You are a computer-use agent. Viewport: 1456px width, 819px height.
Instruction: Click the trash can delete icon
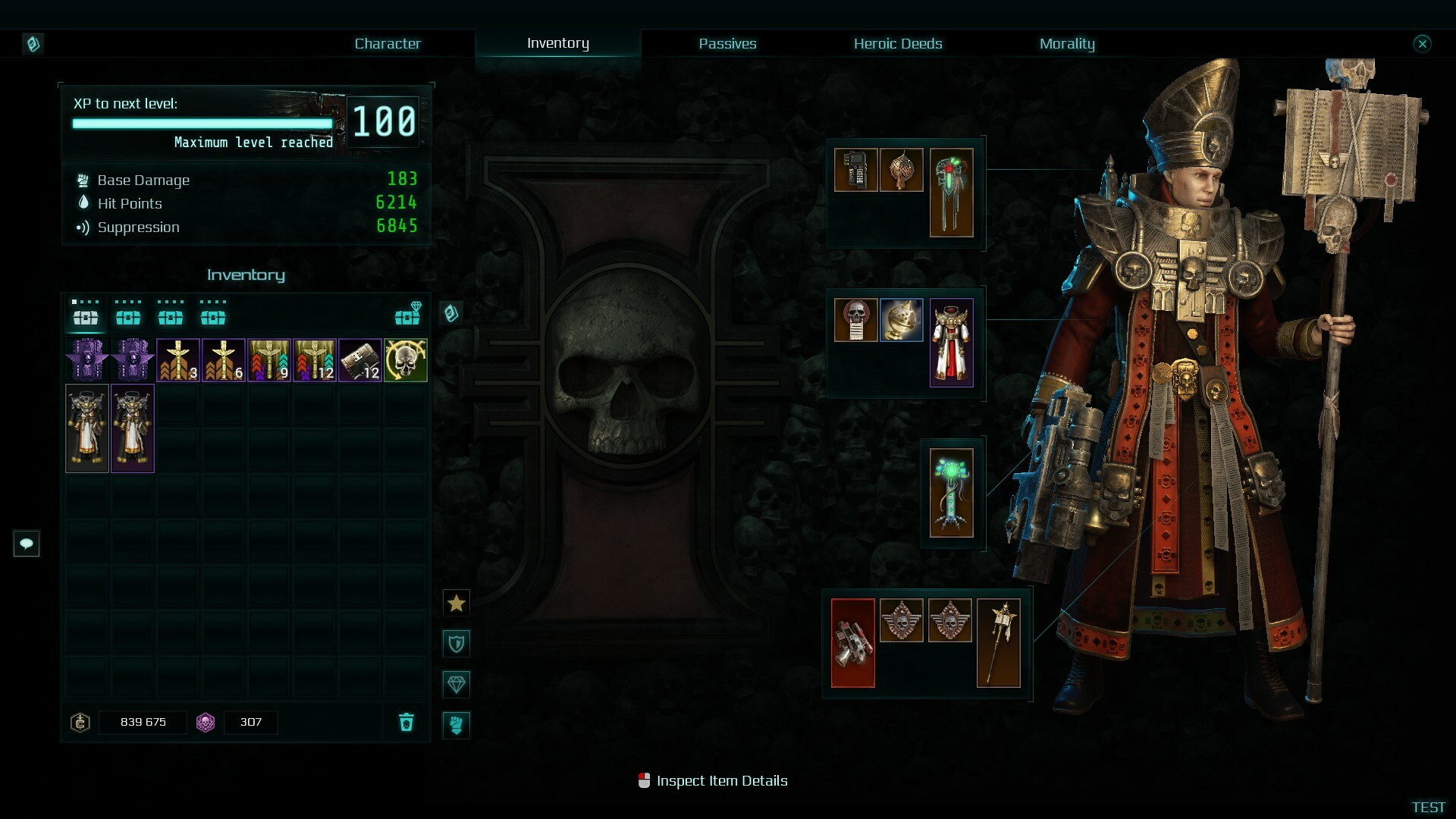tap(406, 723)
